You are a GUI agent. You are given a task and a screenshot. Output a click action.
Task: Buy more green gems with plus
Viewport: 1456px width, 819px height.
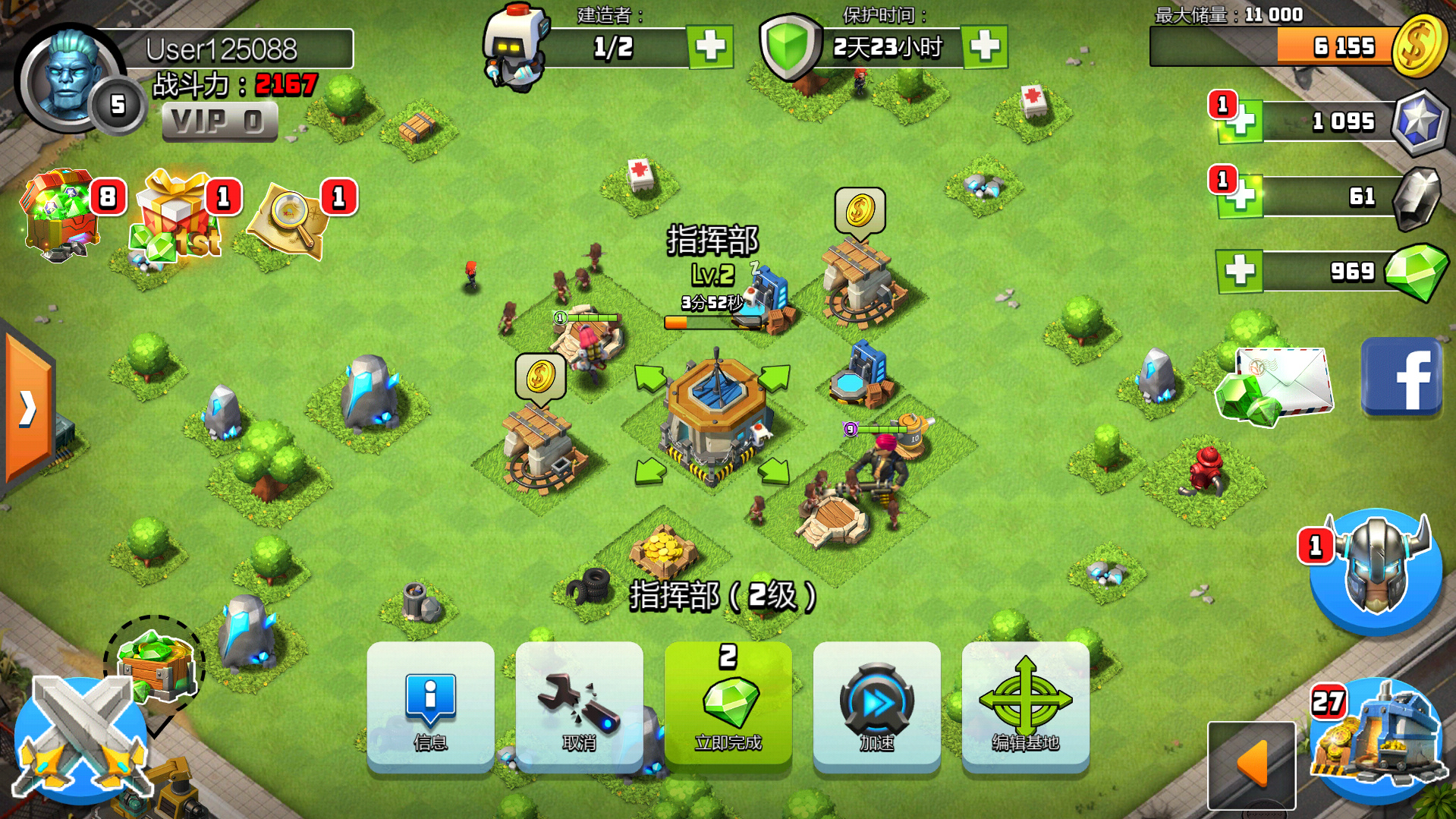click(1240, 270)
